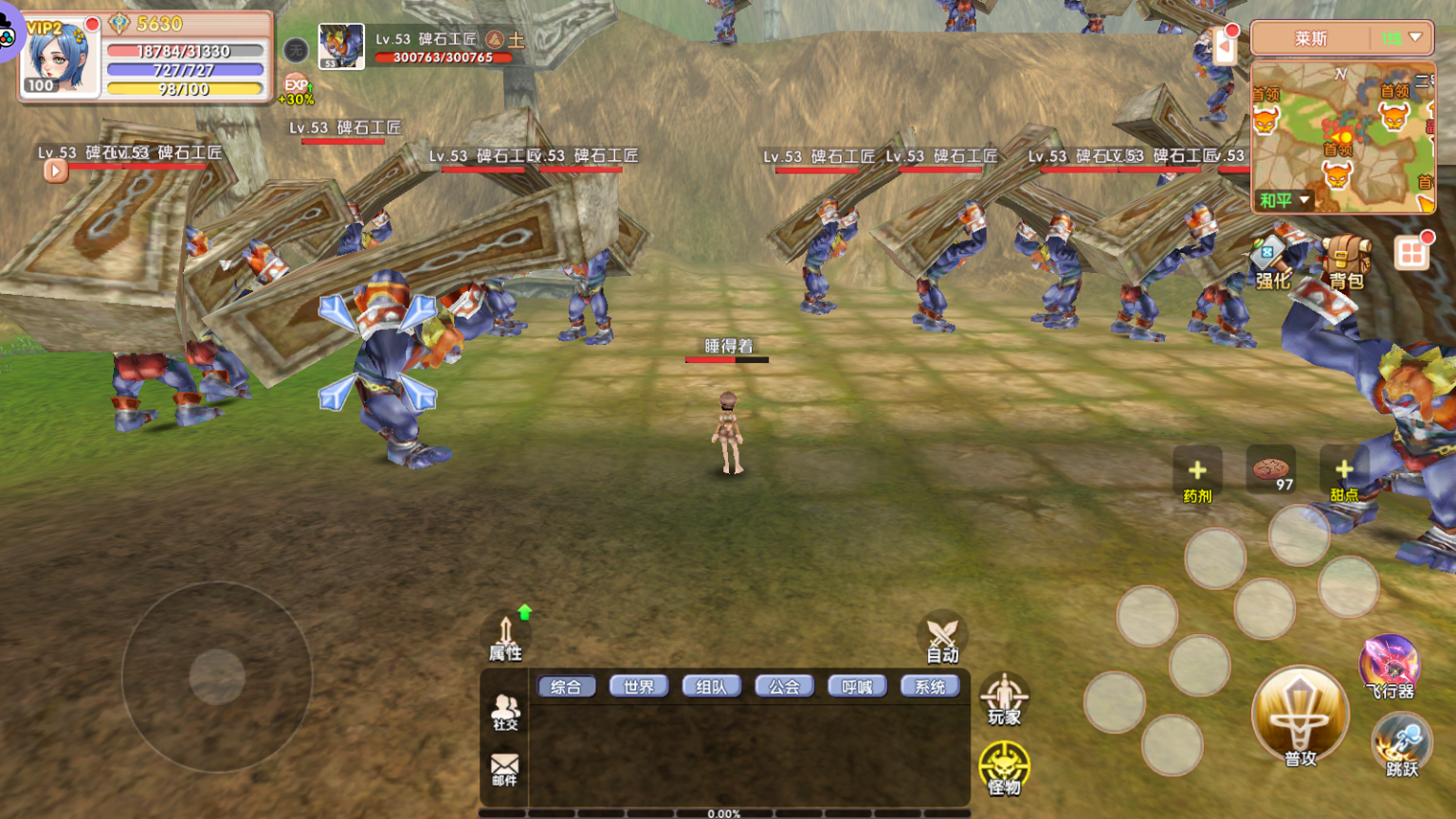Viewport: 1456px width, 819px height.
Task: Switch to the 综合 chat tab
Action: tap(566, 686)
